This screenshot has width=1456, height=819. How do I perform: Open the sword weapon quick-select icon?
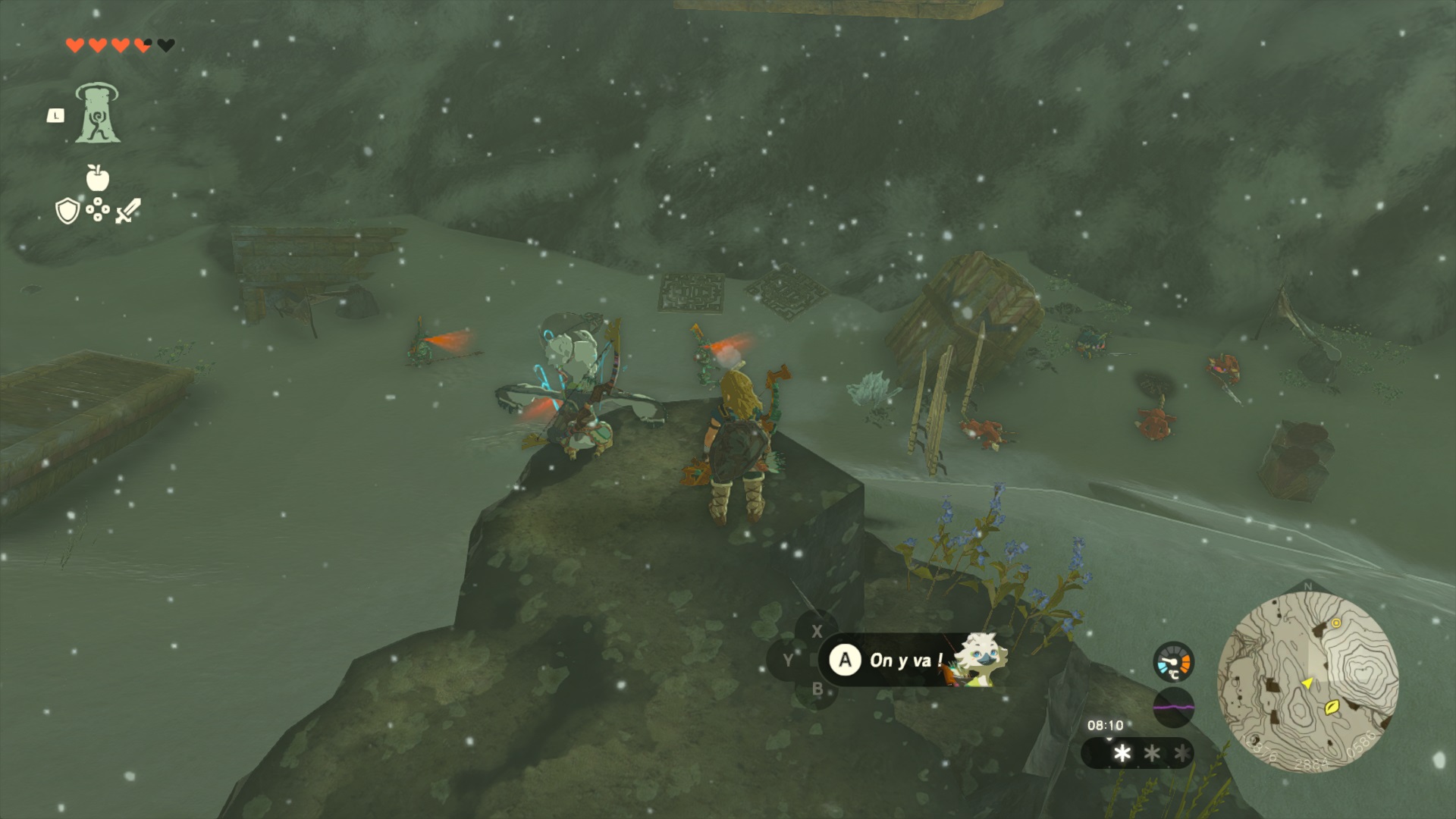(127, 211)
